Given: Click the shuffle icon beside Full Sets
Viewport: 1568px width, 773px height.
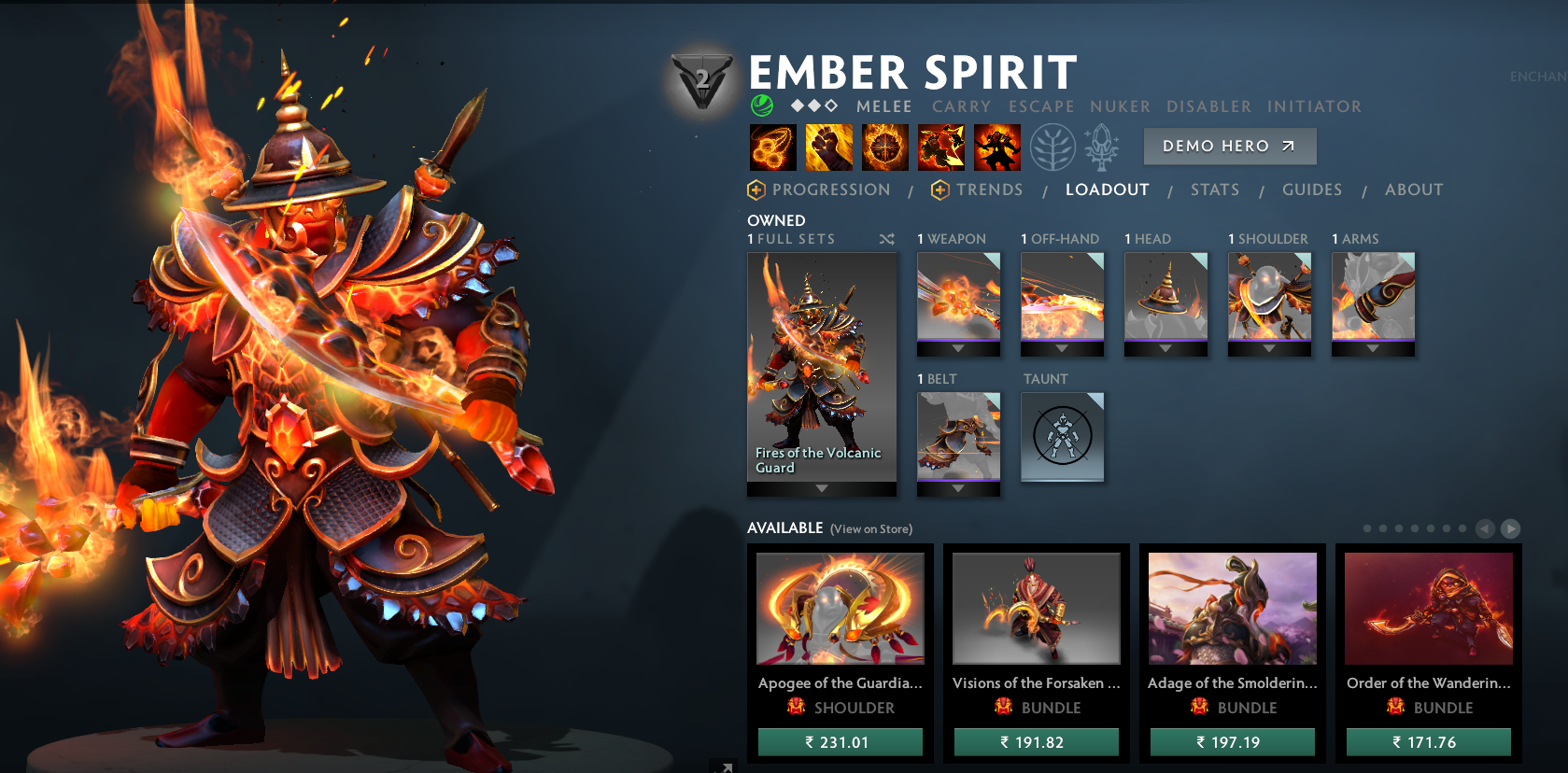Looking at the screenshot, I should (x=886, y=239).
